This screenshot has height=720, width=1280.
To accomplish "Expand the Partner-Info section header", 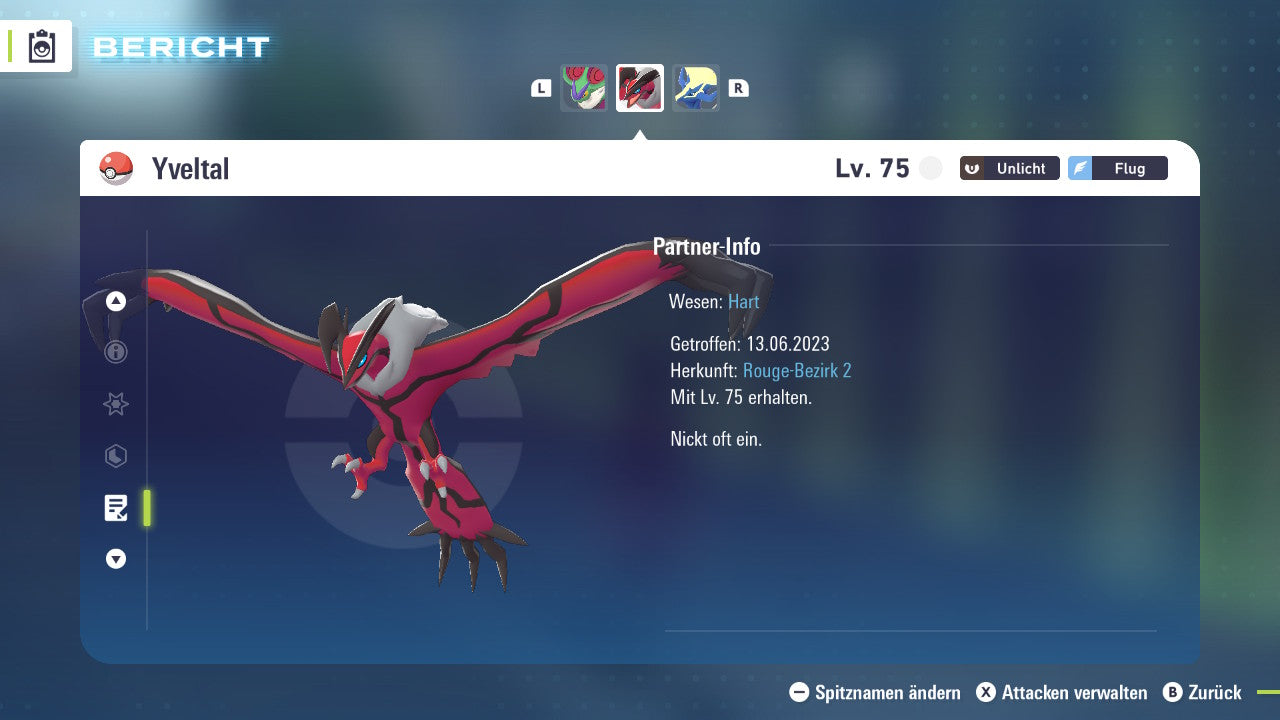I will click(707, 246).
